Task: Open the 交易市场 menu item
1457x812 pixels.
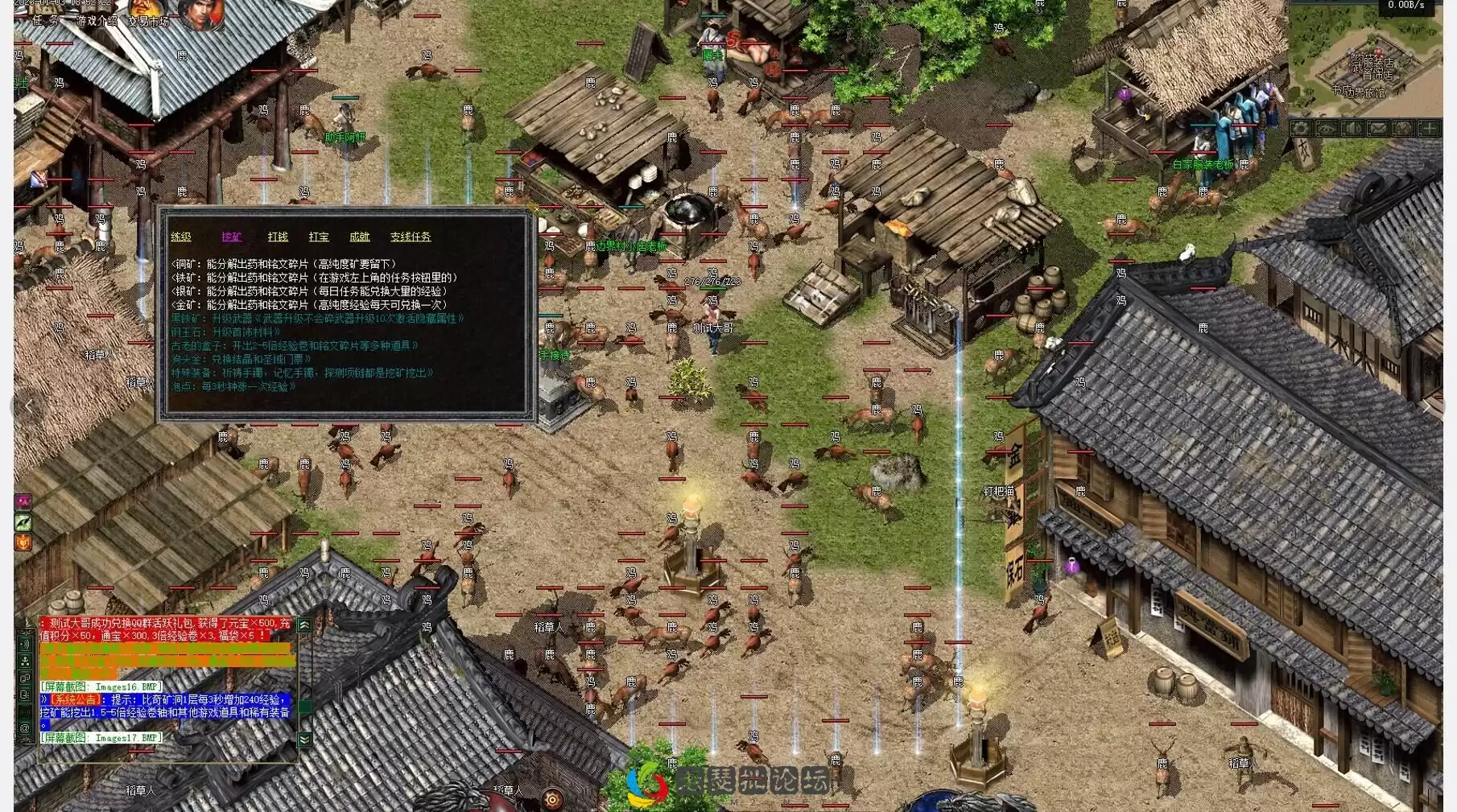Action: coord(149,21)
